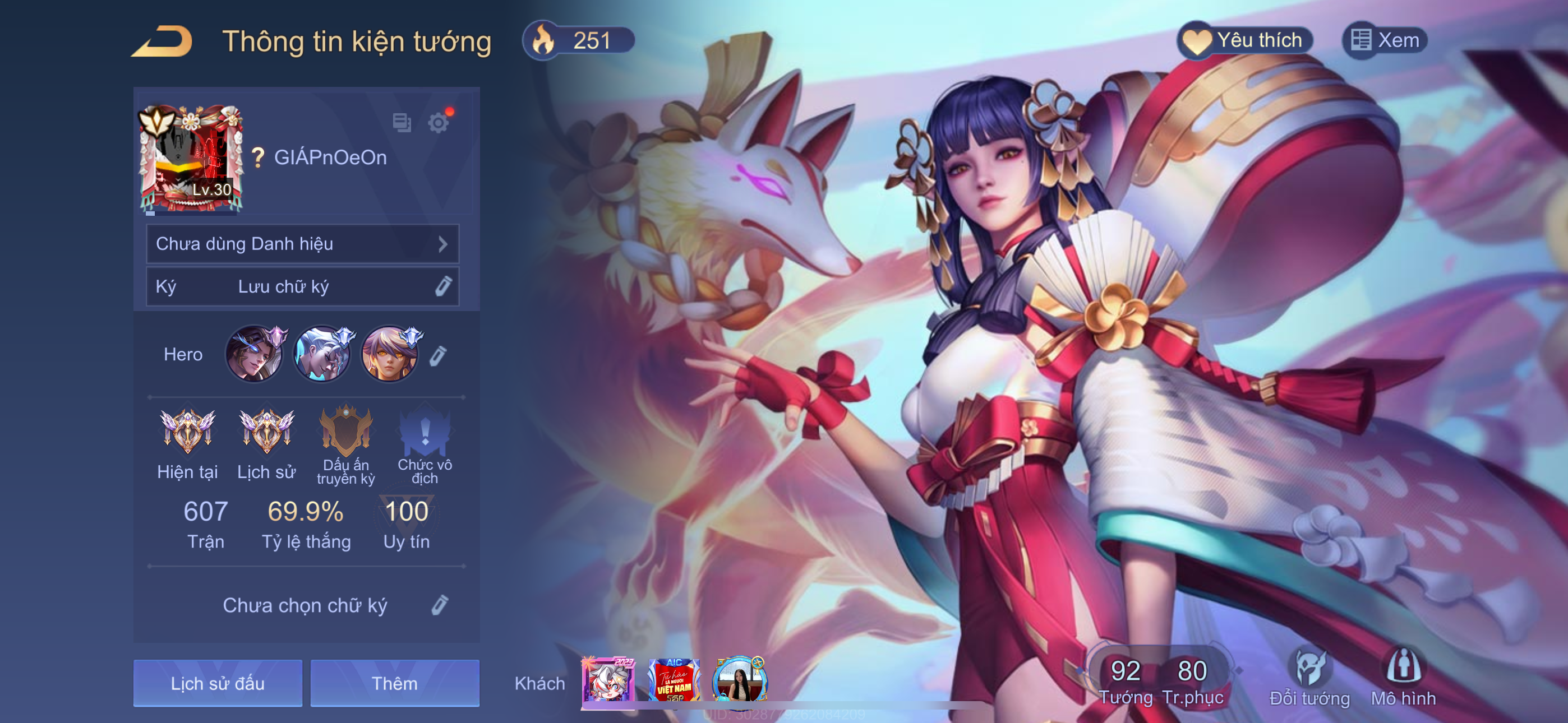The image size is (1568, 723).
Task: Open the Chưa dùng Danh hiệu row
Action: tap(302, 244)
